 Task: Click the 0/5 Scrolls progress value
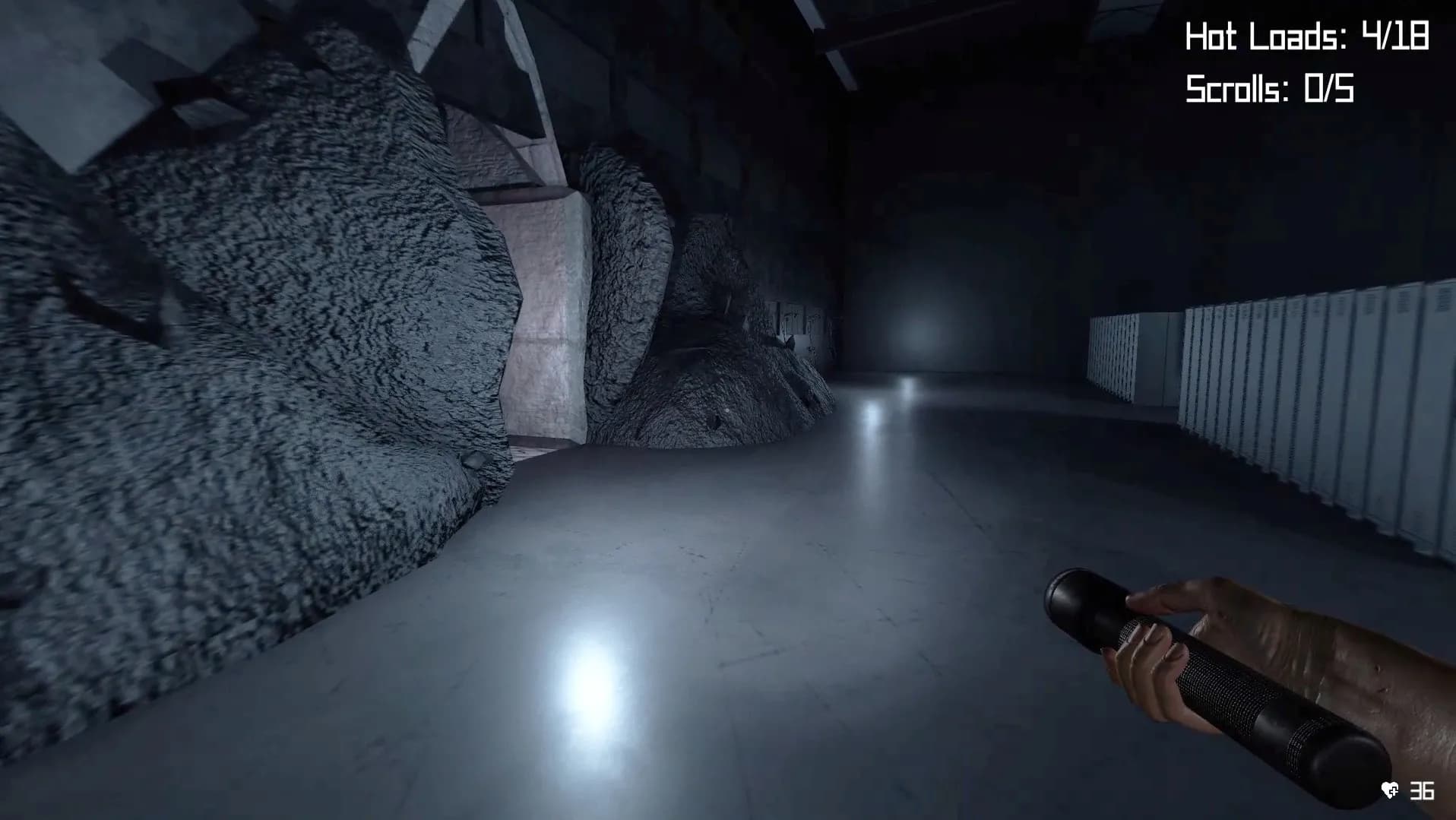tap(1328, 87)
